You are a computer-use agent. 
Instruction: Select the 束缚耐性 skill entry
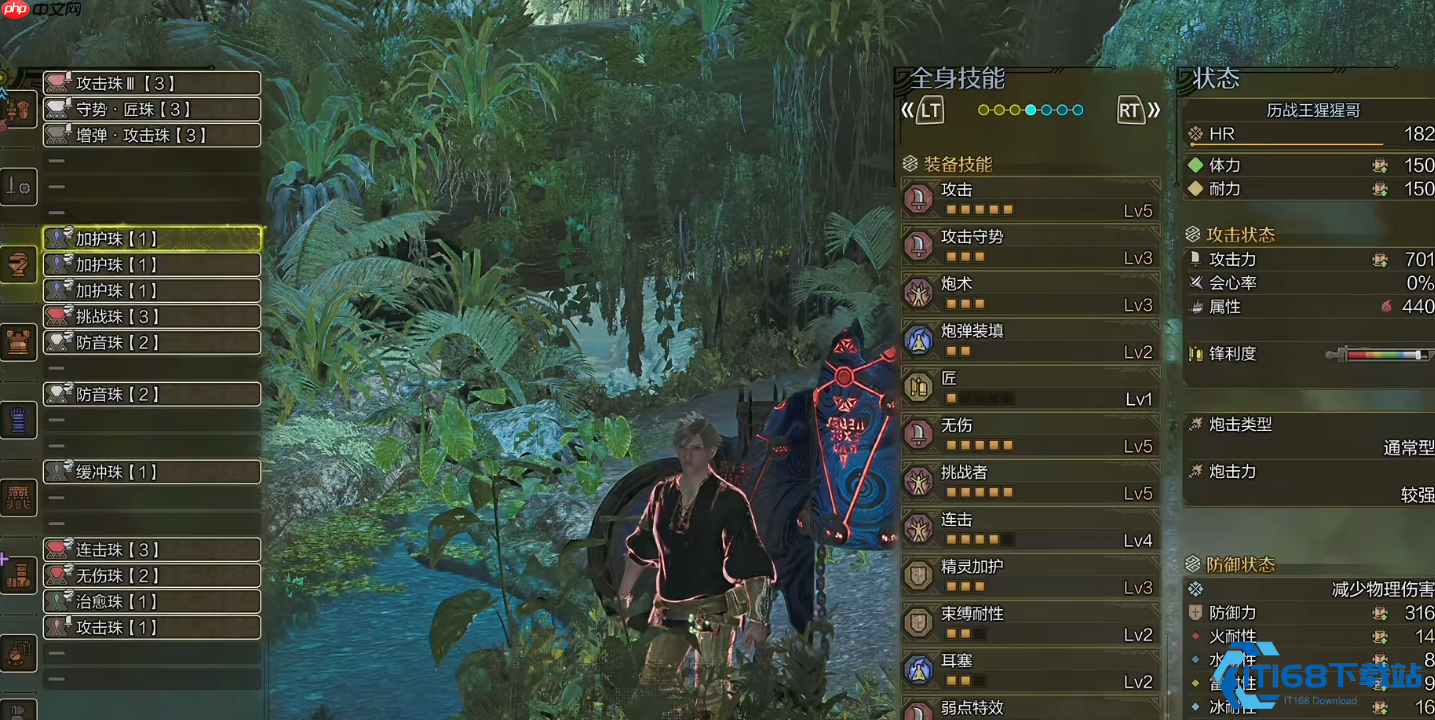(1030, 622)
